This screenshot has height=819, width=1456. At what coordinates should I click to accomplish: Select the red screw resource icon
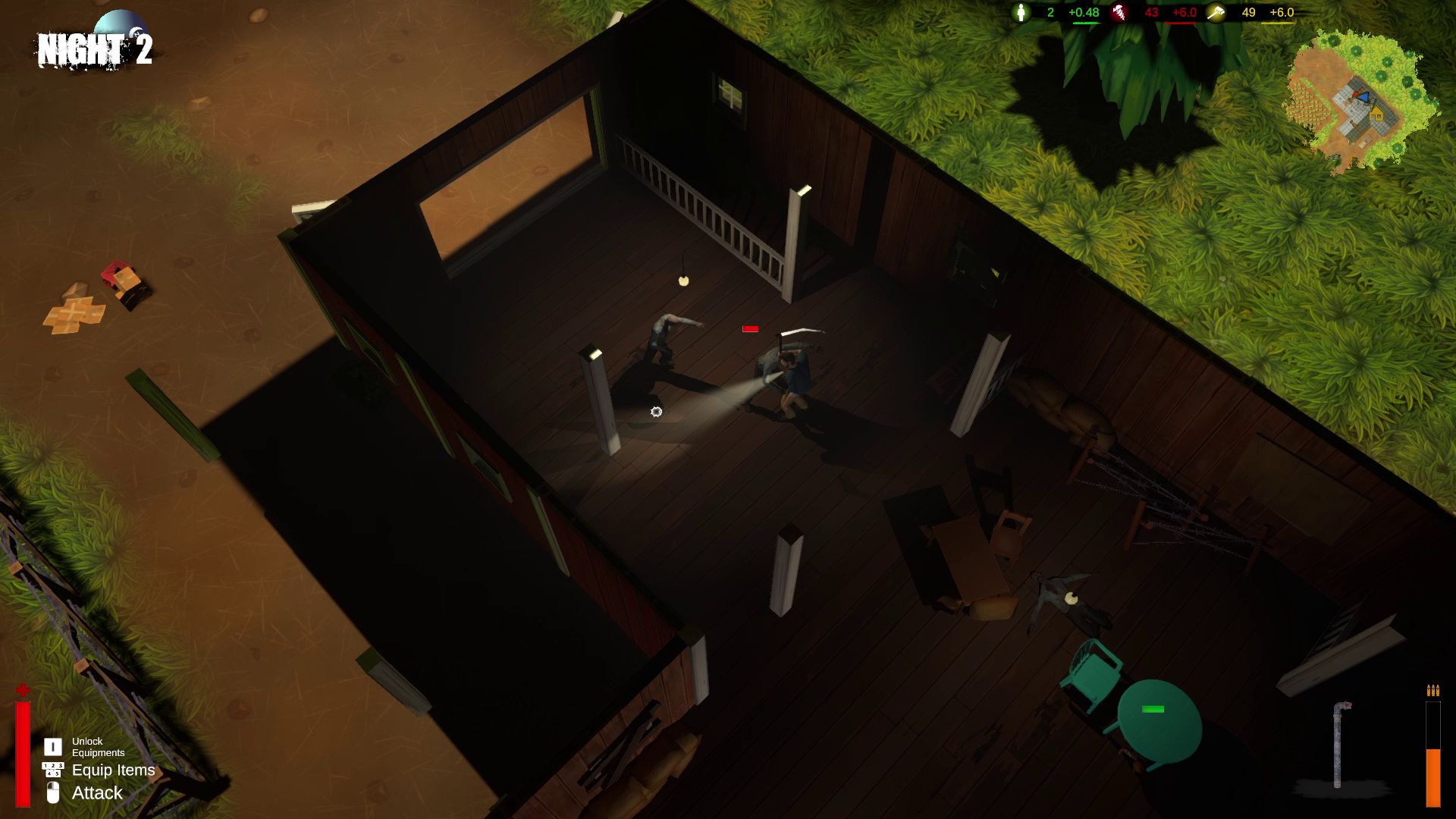pyautogui.click(x=1119, y=14)
